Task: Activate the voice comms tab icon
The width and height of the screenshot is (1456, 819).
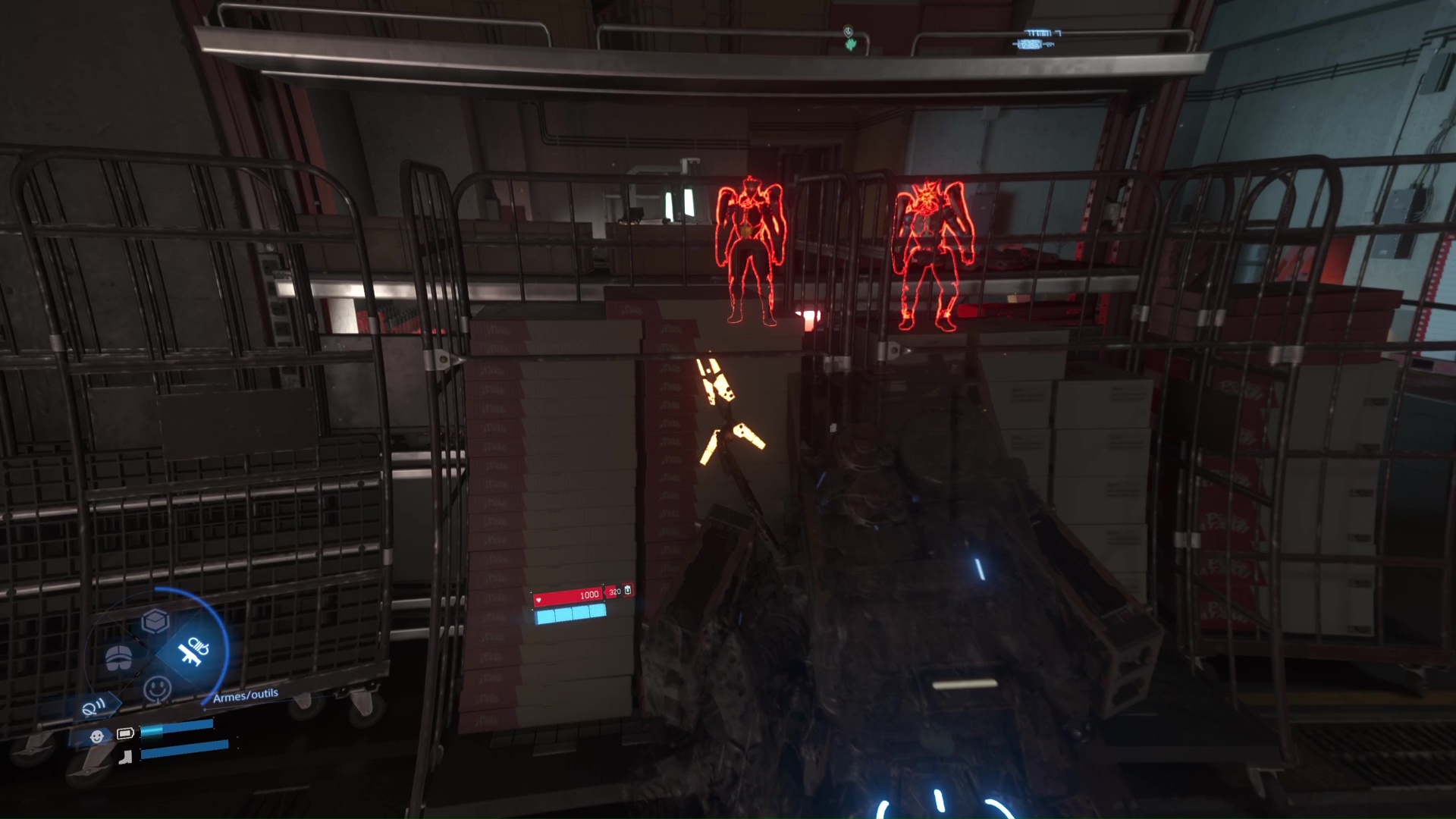Action: 94,708
